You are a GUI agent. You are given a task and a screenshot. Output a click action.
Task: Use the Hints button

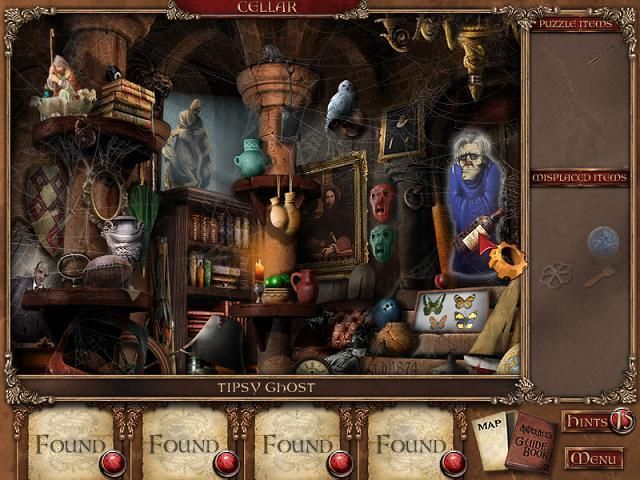tap(597, 421)
